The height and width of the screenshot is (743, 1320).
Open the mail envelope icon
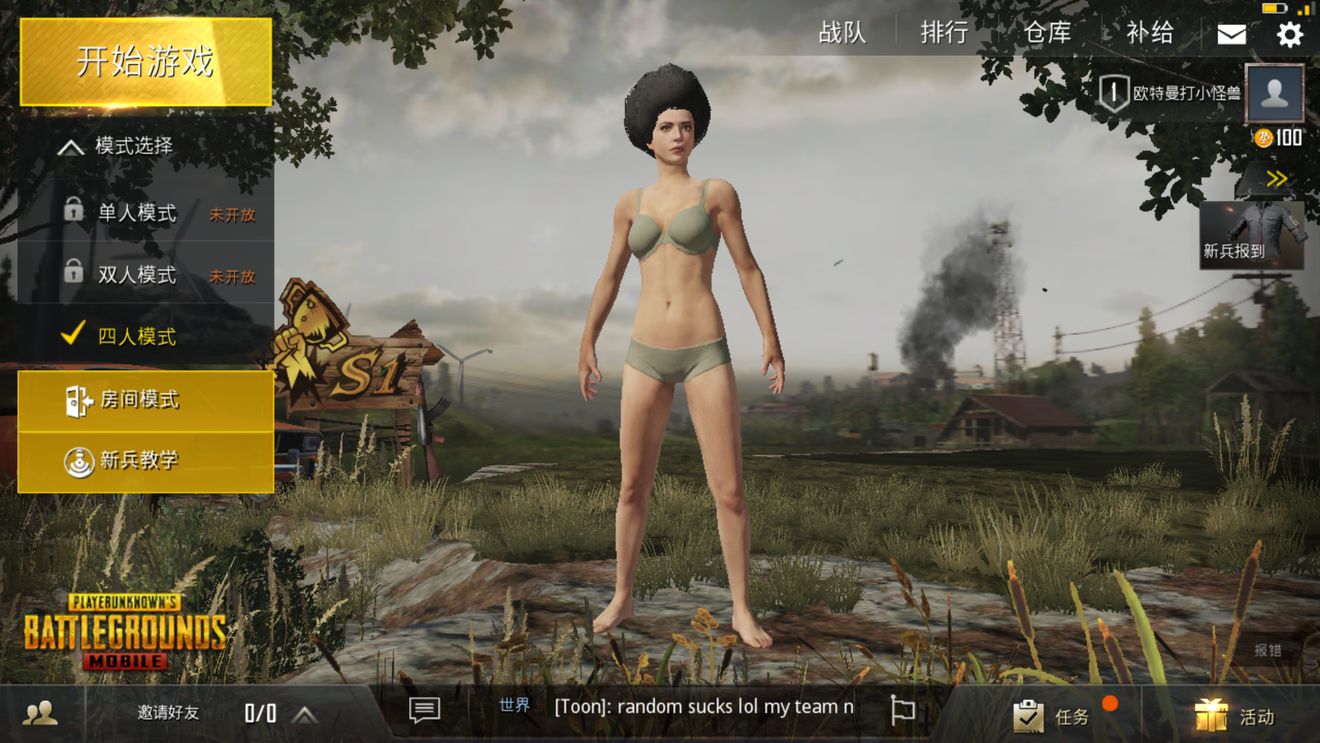(x=1231, y=34)
